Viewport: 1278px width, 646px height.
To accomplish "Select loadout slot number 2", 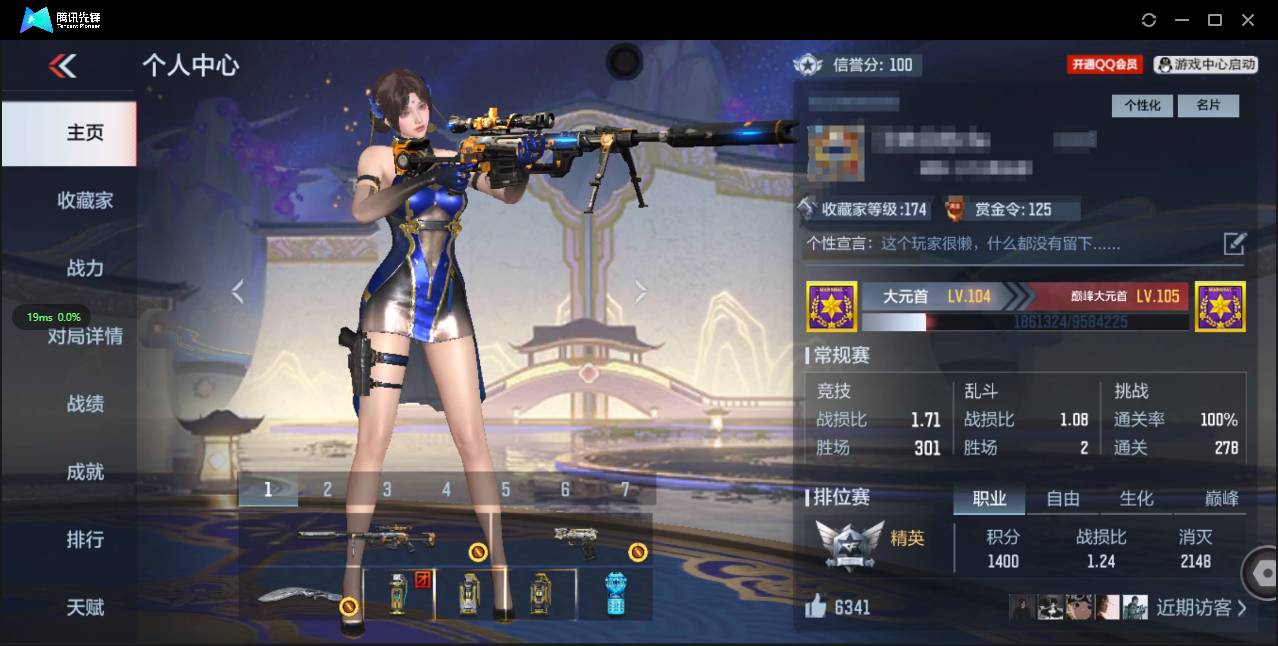I will pyautogui.click(x=327, y=489).
